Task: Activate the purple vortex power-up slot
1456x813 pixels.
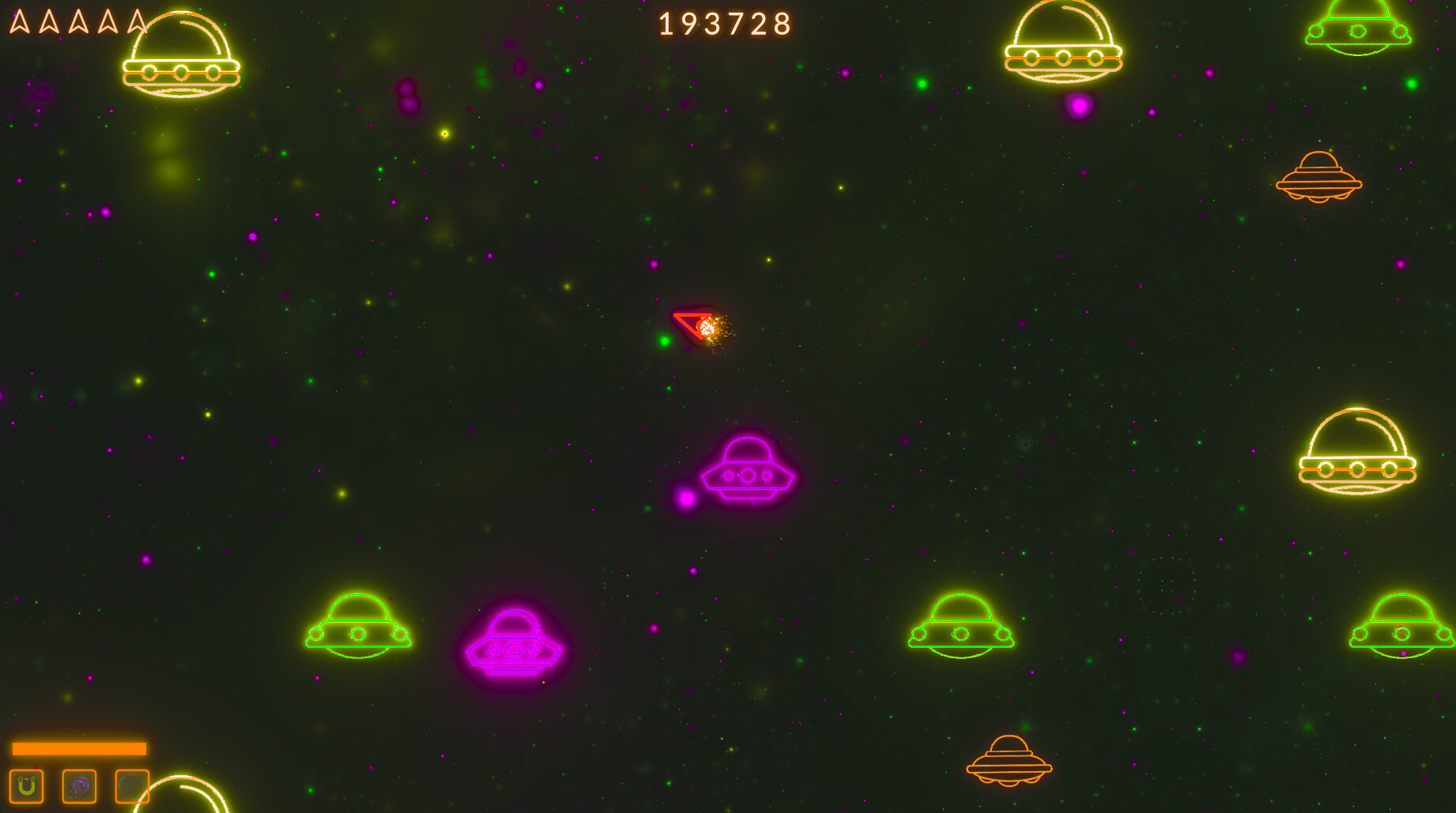Action: [79, 786]
